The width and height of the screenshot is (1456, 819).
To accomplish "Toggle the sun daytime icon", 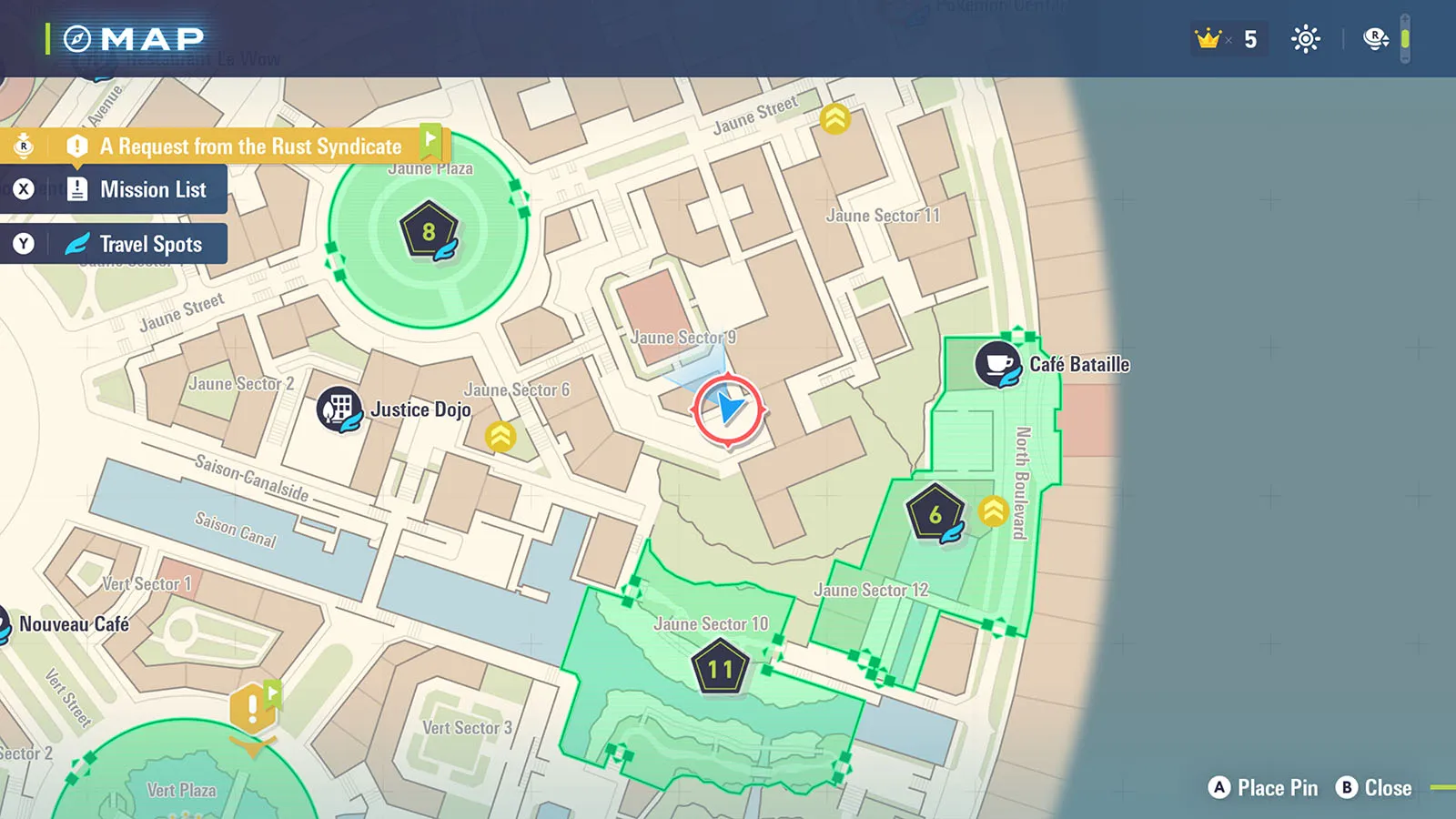I will [x=1306, y=39].
